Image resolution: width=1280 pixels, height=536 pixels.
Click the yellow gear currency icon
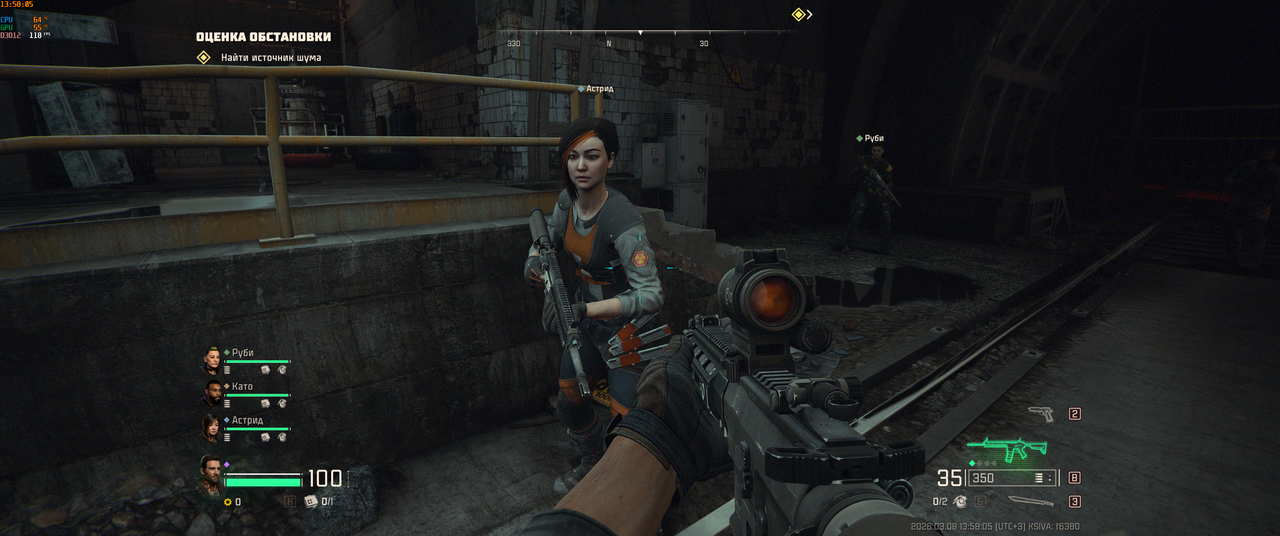(227, 502)
